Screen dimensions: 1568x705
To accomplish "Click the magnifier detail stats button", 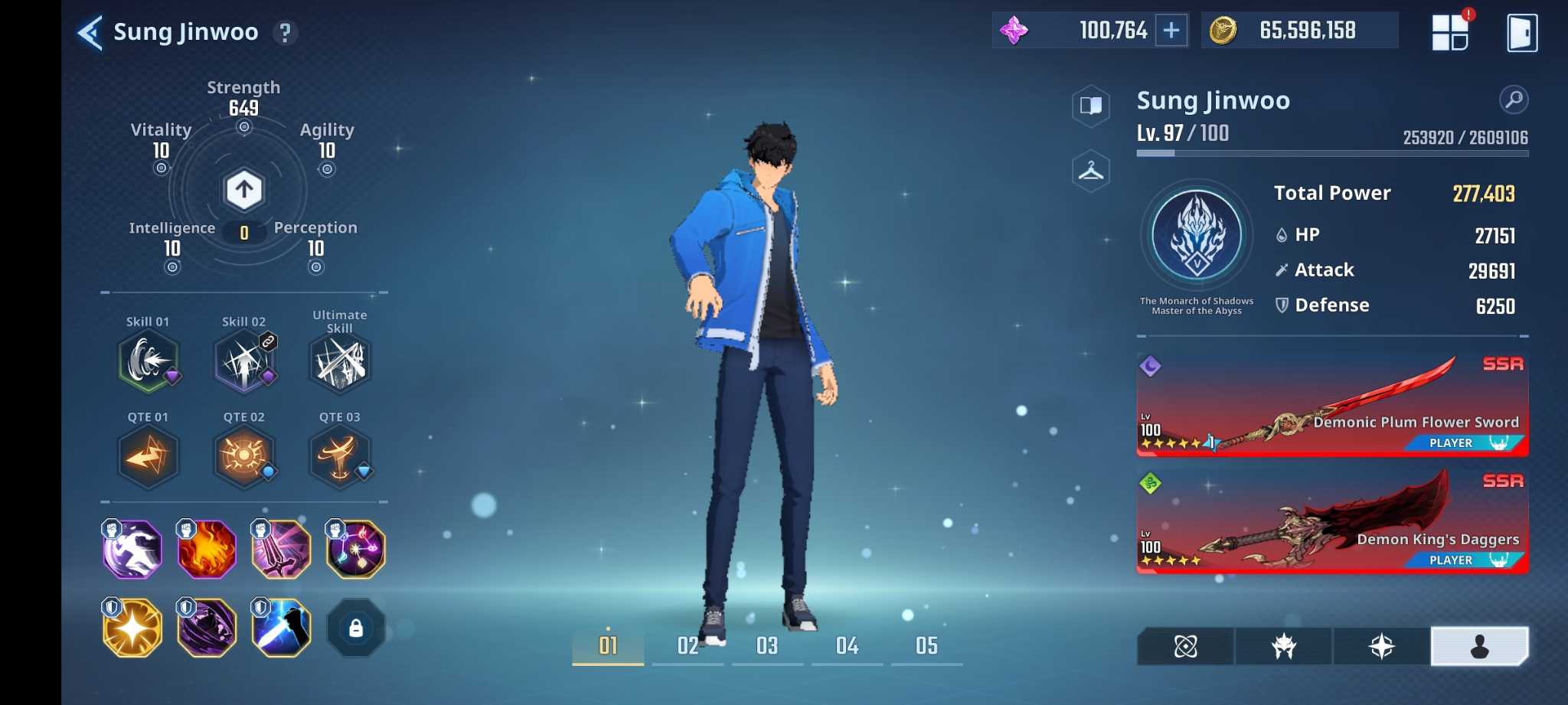I will tap(1514, 100).
